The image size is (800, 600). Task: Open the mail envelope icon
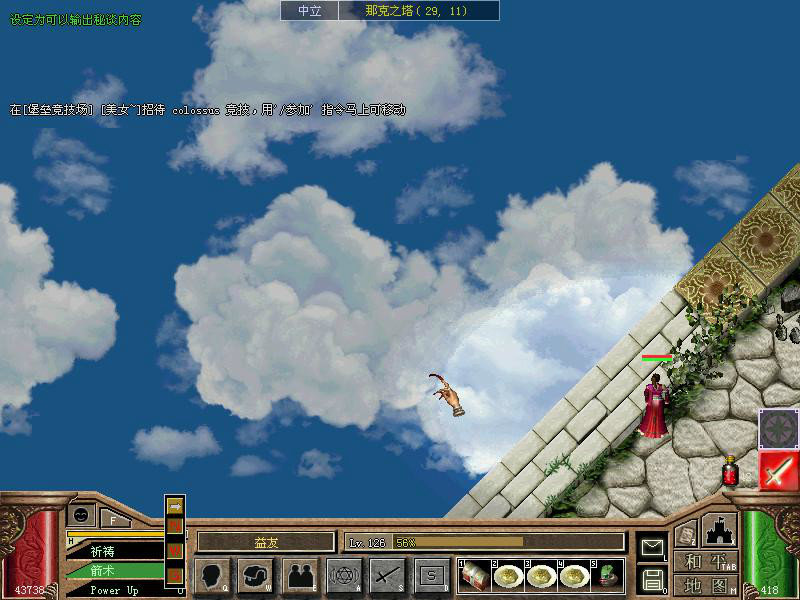click(652, 547)
